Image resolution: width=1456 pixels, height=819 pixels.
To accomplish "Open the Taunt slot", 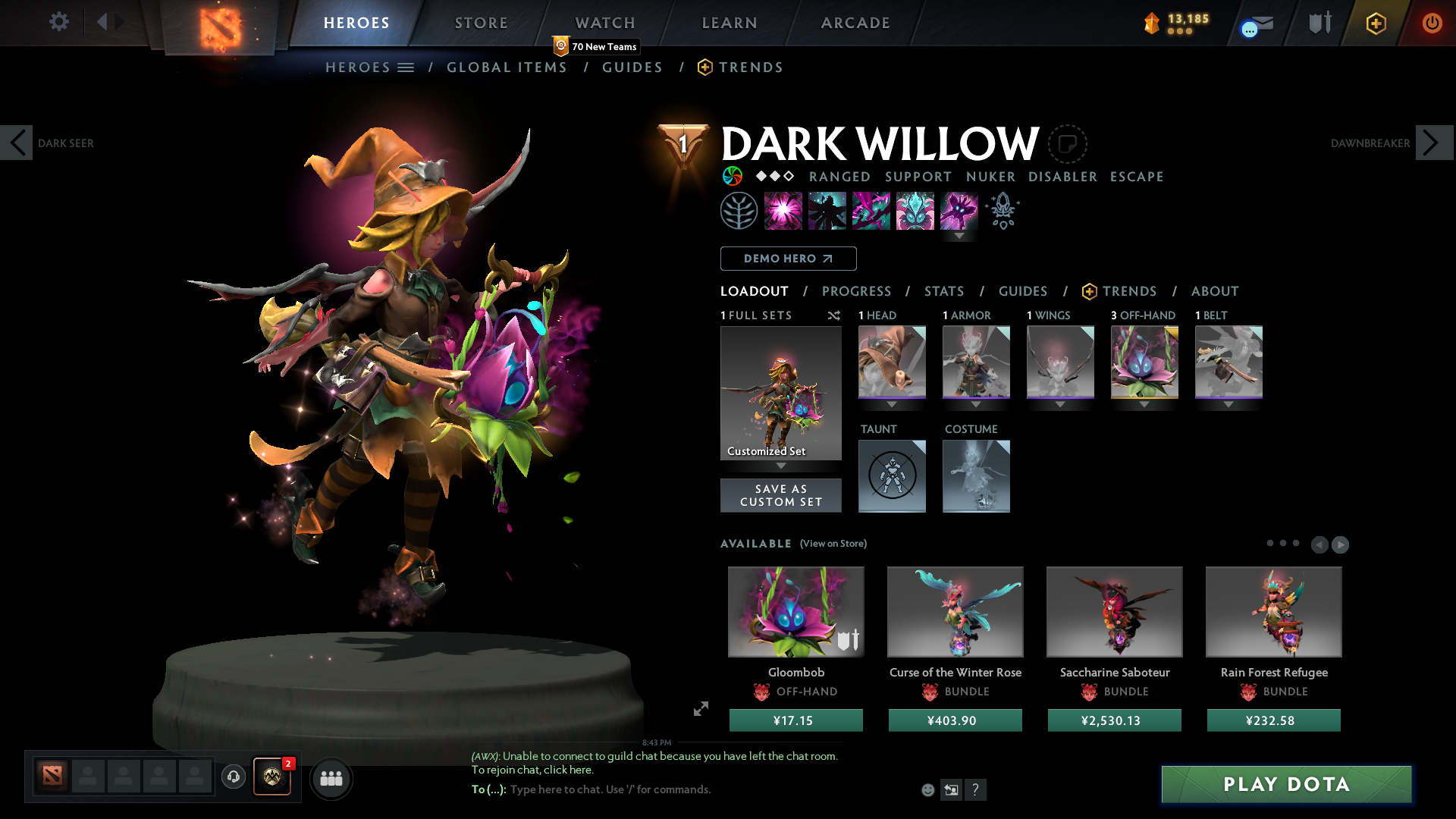I will (x=892, y=476).
